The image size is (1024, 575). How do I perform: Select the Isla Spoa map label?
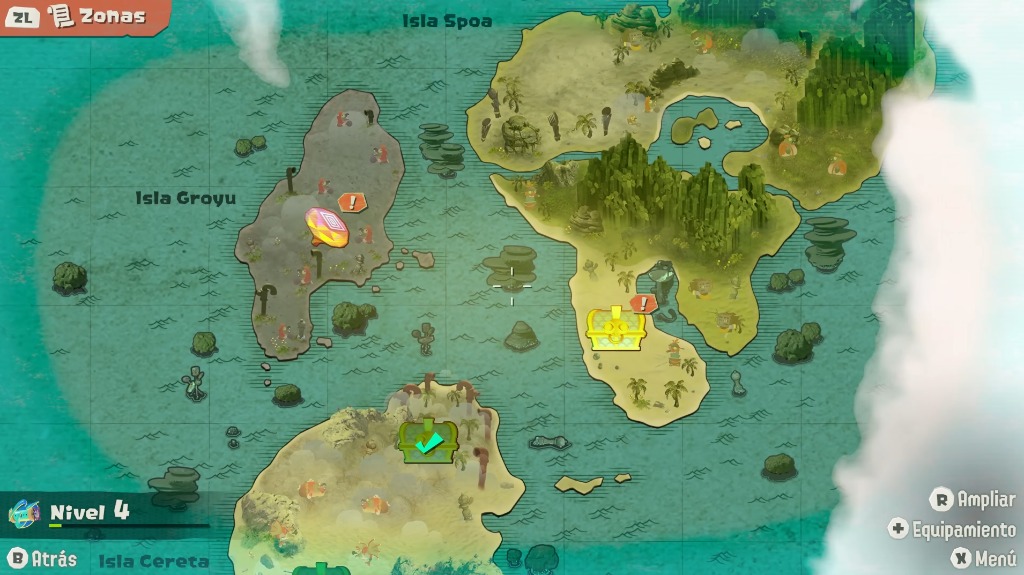pos(447,21)
